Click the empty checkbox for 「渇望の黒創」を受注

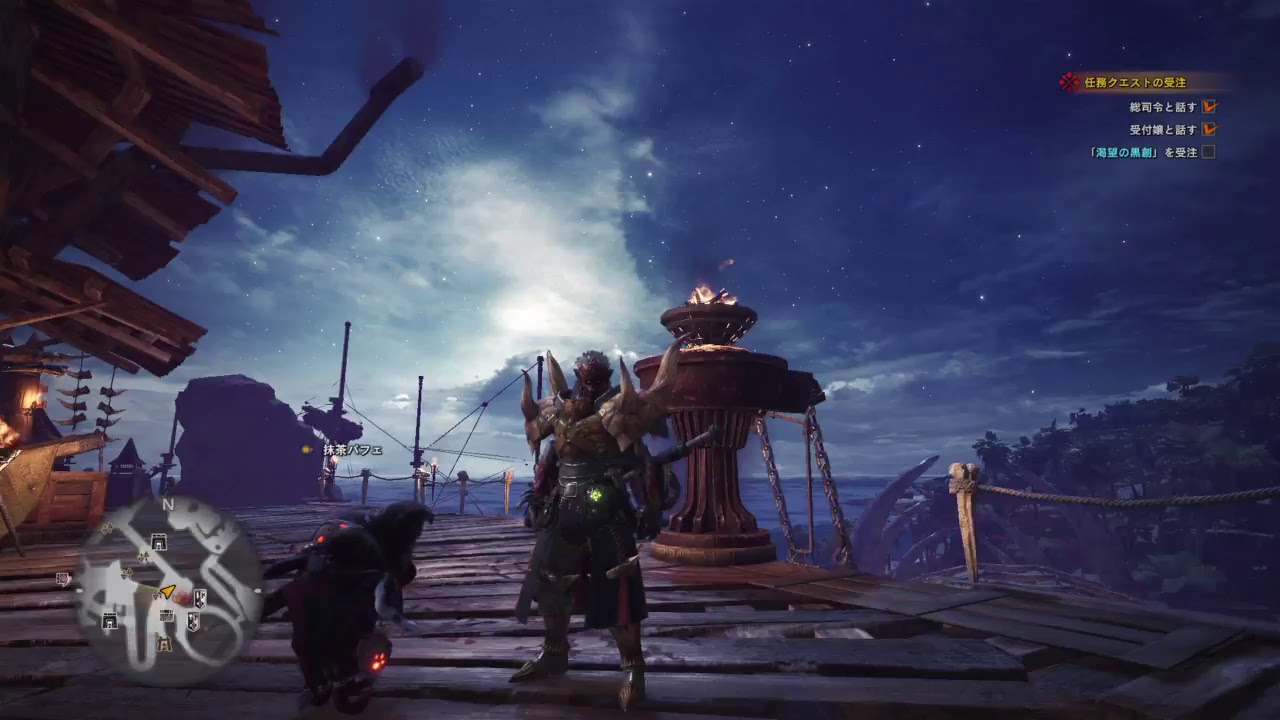click(x=1208, y=152)
